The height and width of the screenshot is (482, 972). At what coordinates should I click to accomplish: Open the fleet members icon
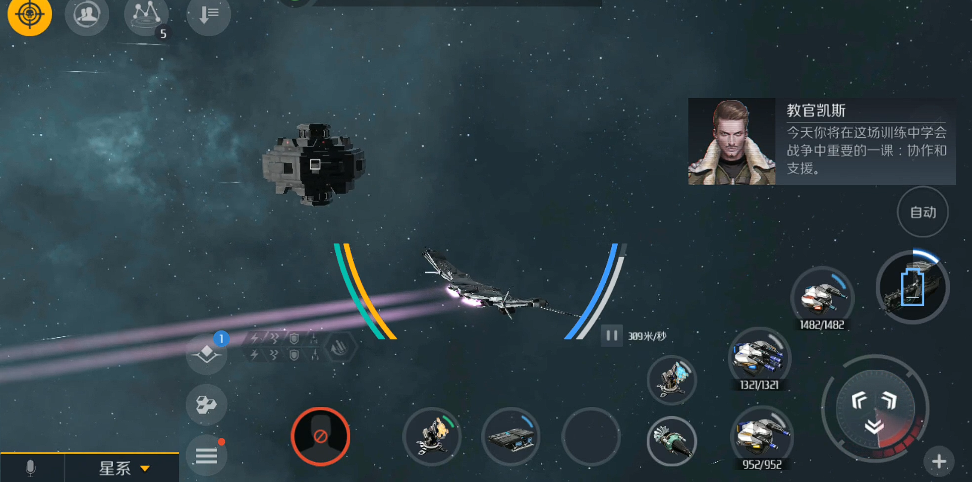click(87, 15)
